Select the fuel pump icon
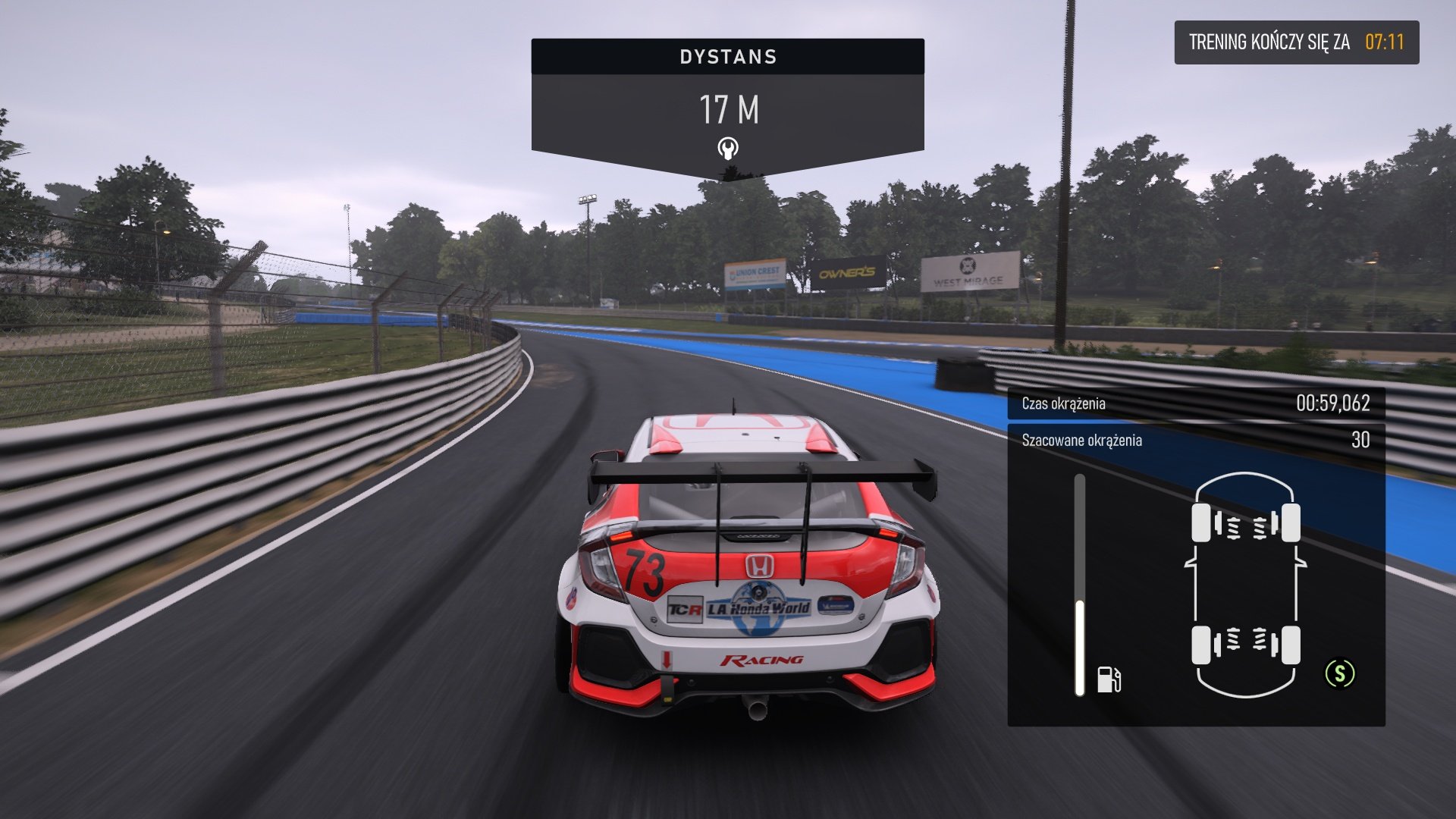This screenshot has width=1456, height=819. click(x=1109, y=679)
